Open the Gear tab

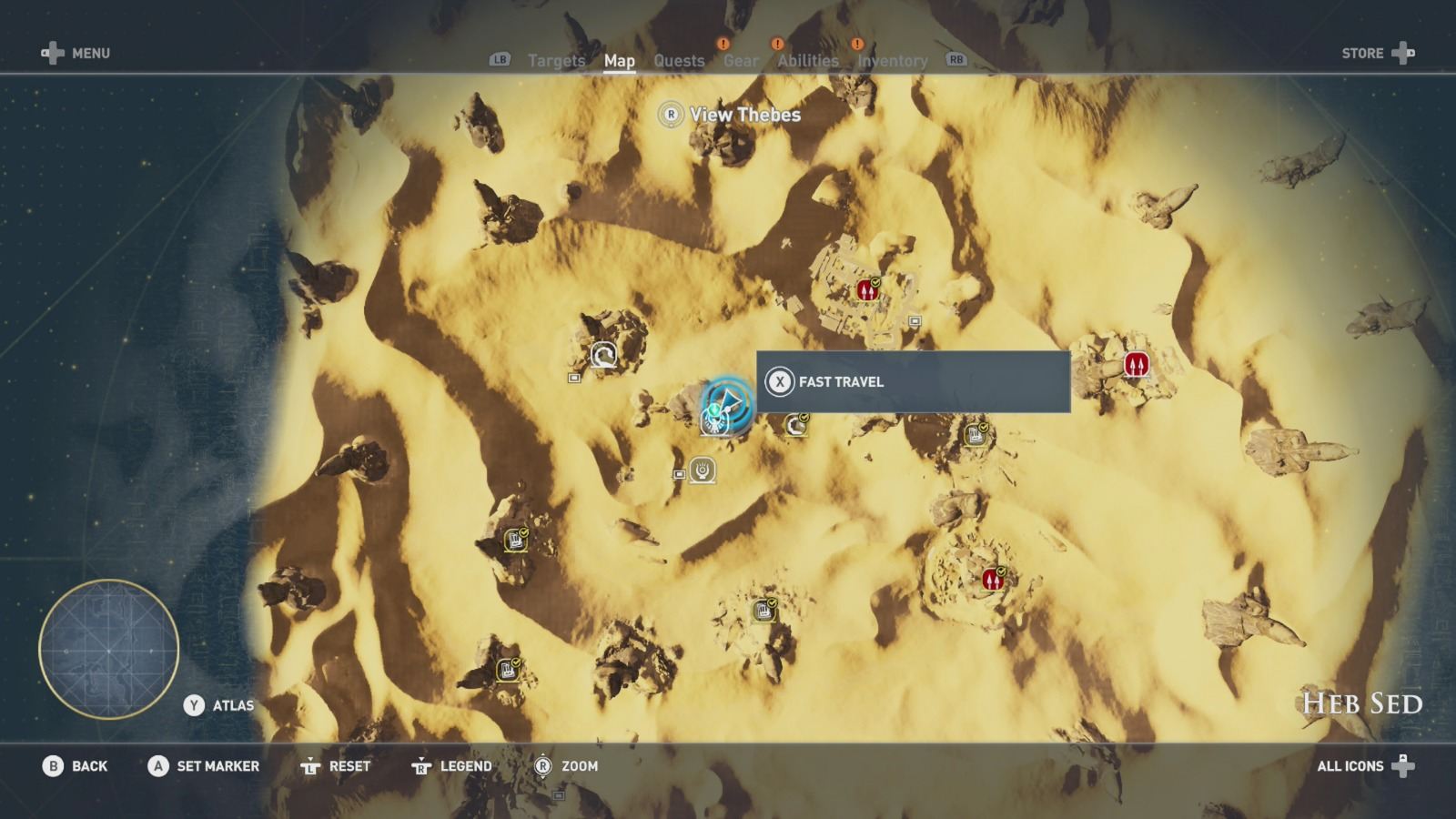743,60
